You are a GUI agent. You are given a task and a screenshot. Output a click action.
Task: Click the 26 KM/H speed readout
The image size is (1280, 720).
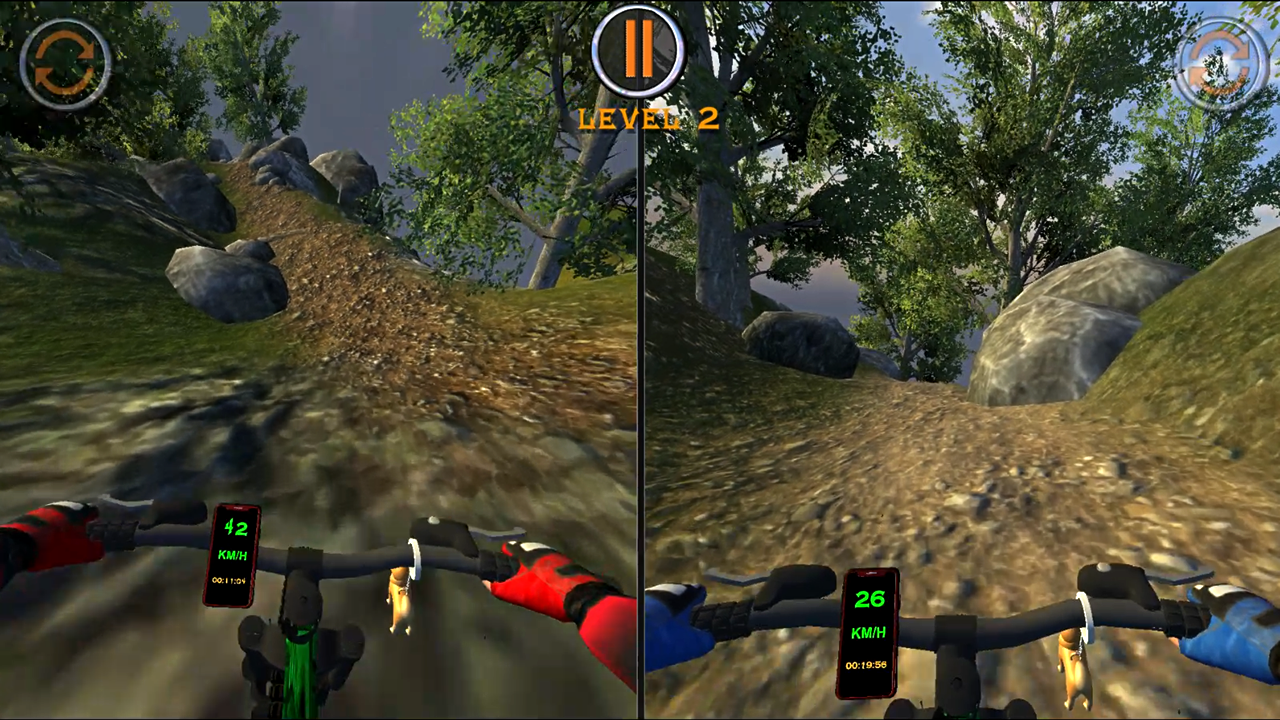pos(869,599)
